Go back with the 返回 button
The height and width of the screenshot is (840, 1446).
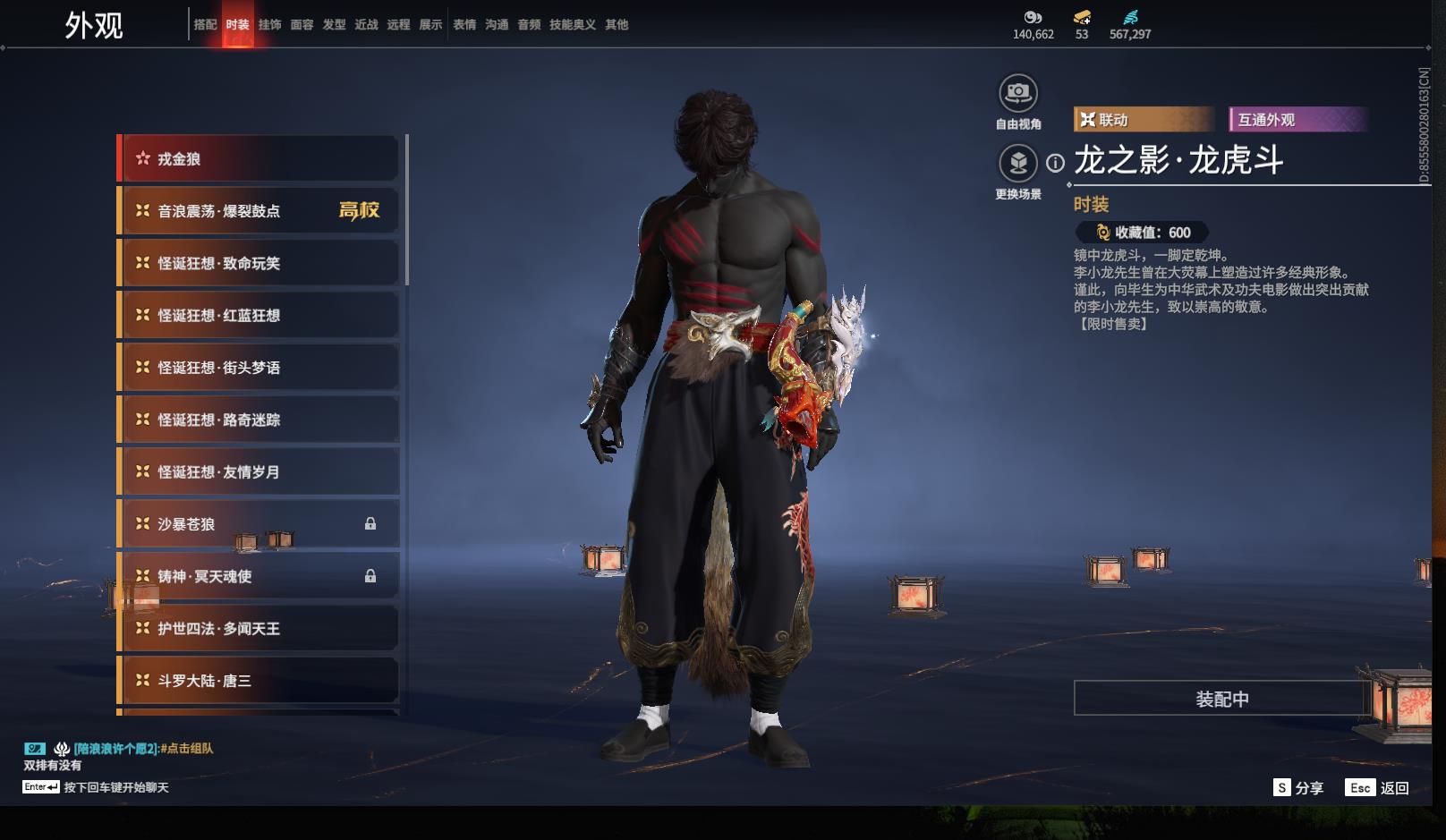click(1378, 787)
